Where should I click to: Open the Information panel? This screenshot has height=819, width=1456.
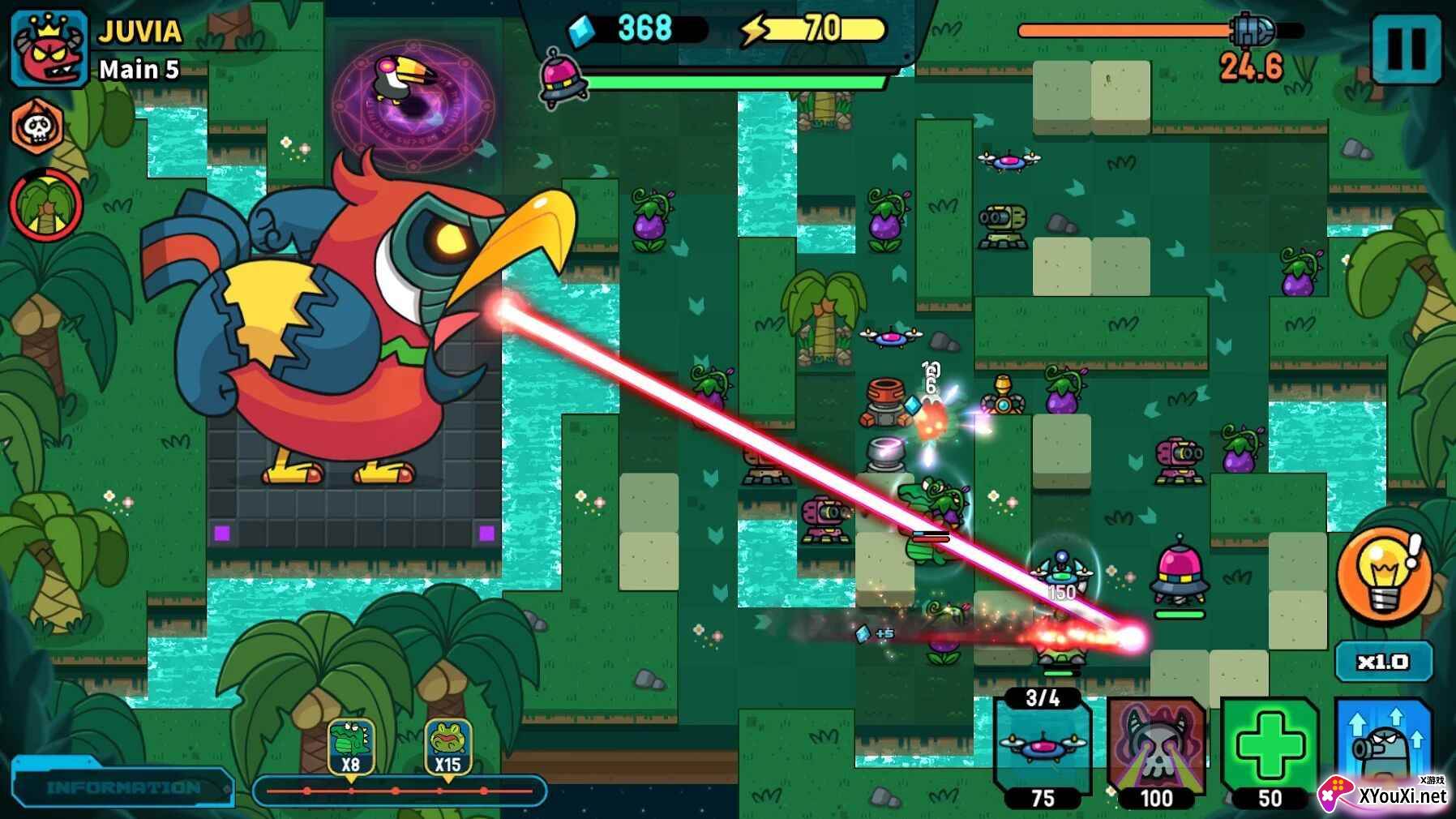(123, 787)
